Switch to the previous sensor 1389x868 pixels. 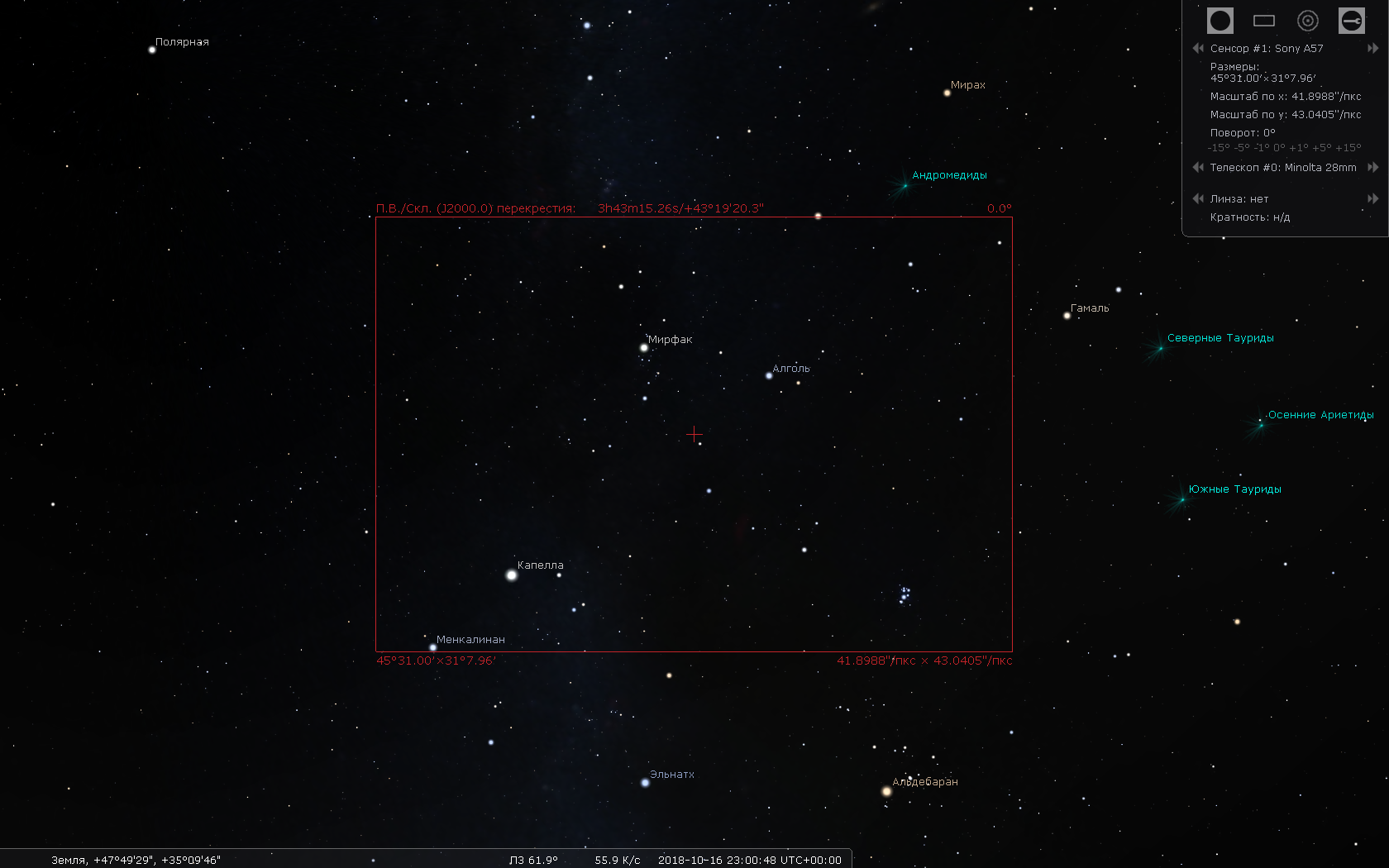tap(1198, 49)
